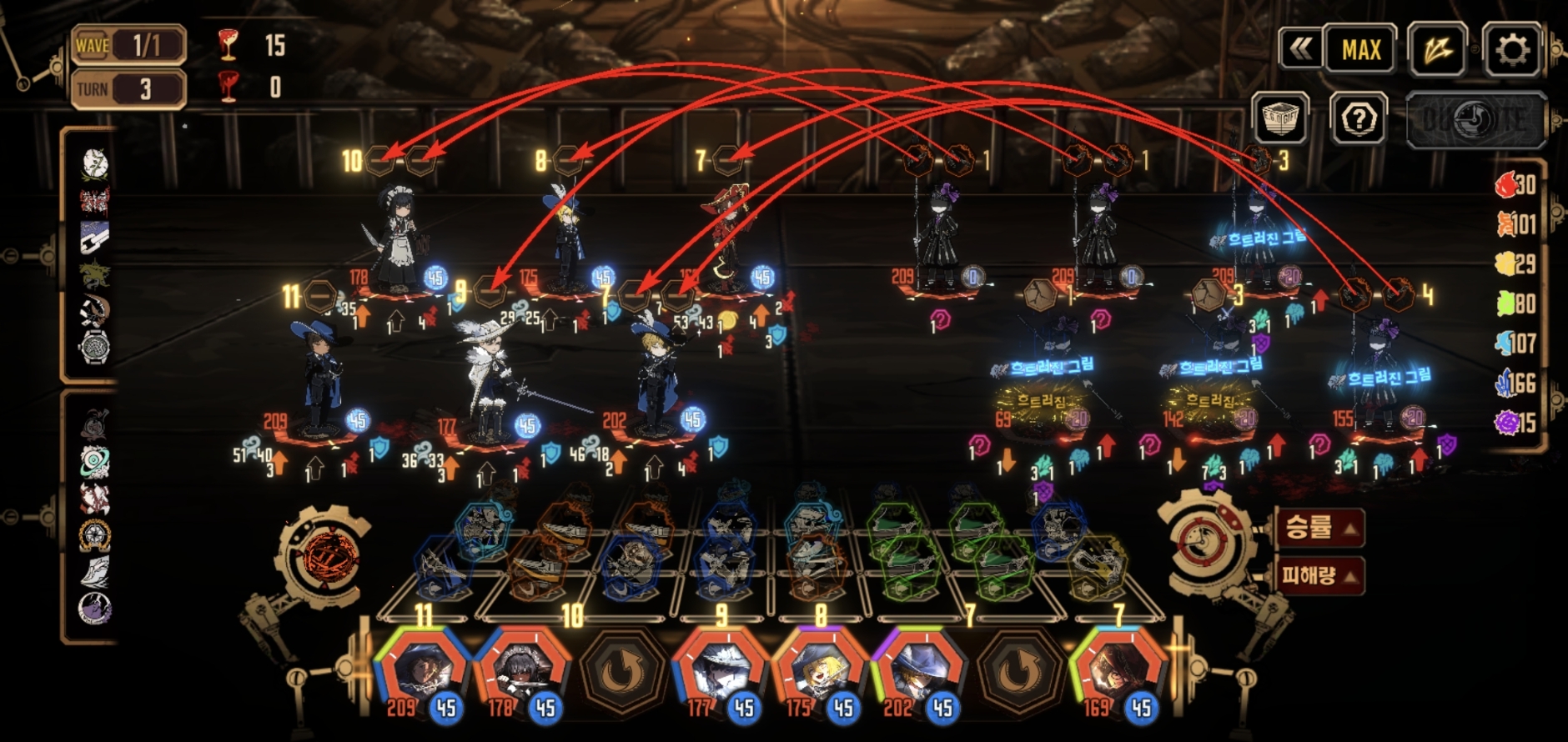1568x742 pixels.
Task: Activate the lightning arrow button beside MAX
Action: [1436, 50]
